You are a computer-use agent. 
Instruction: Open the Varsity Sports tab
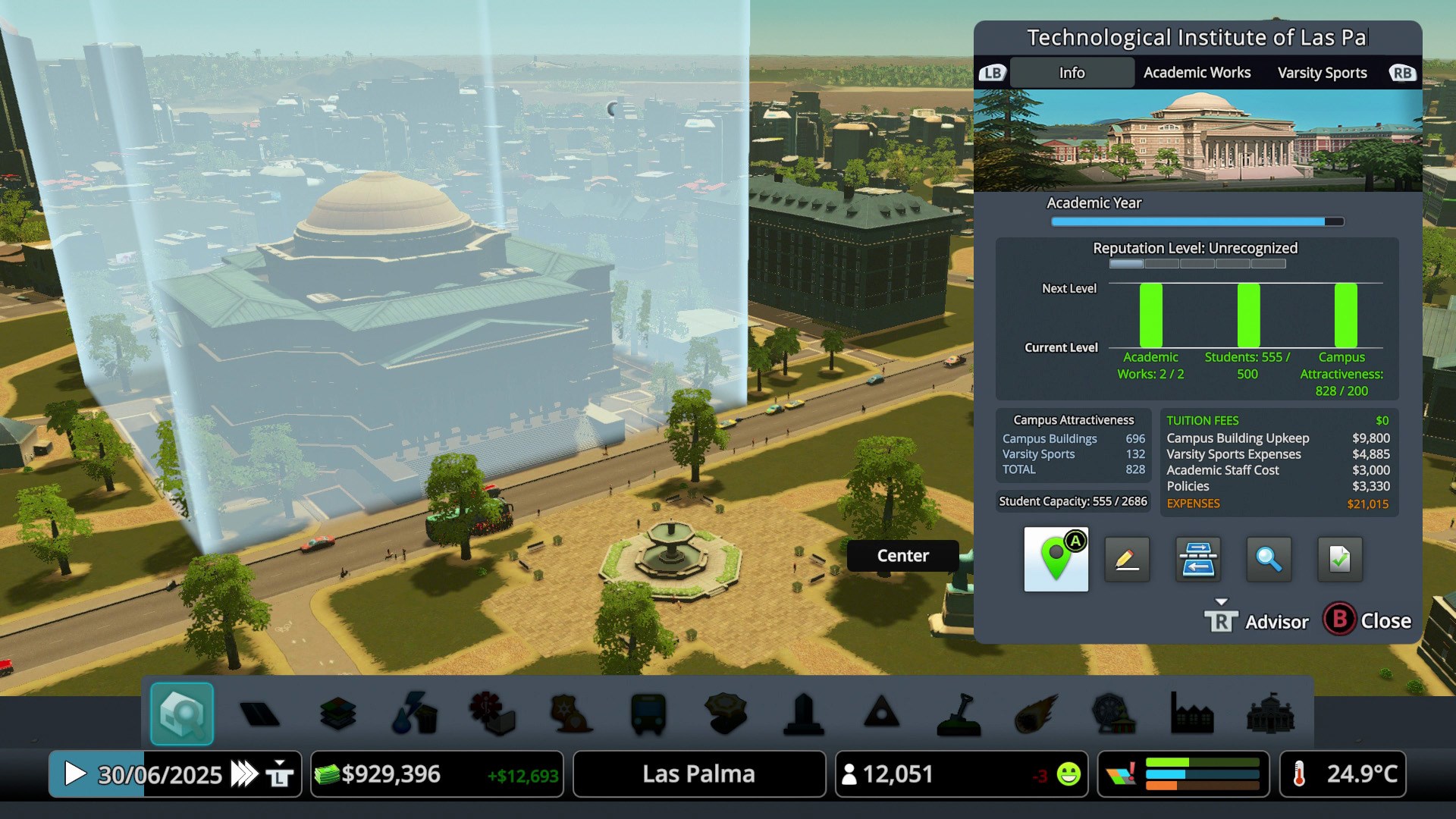coord(1322,73)
